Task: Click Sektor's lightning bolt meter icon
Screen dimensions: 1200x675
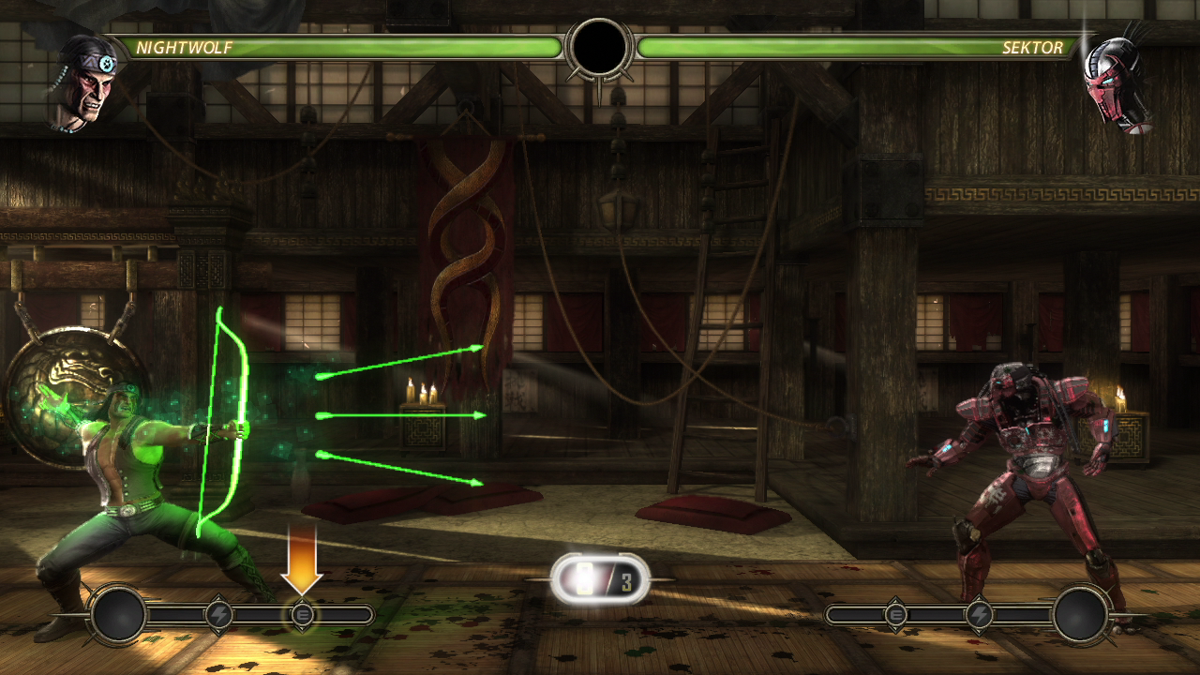Action: (980, 614)
